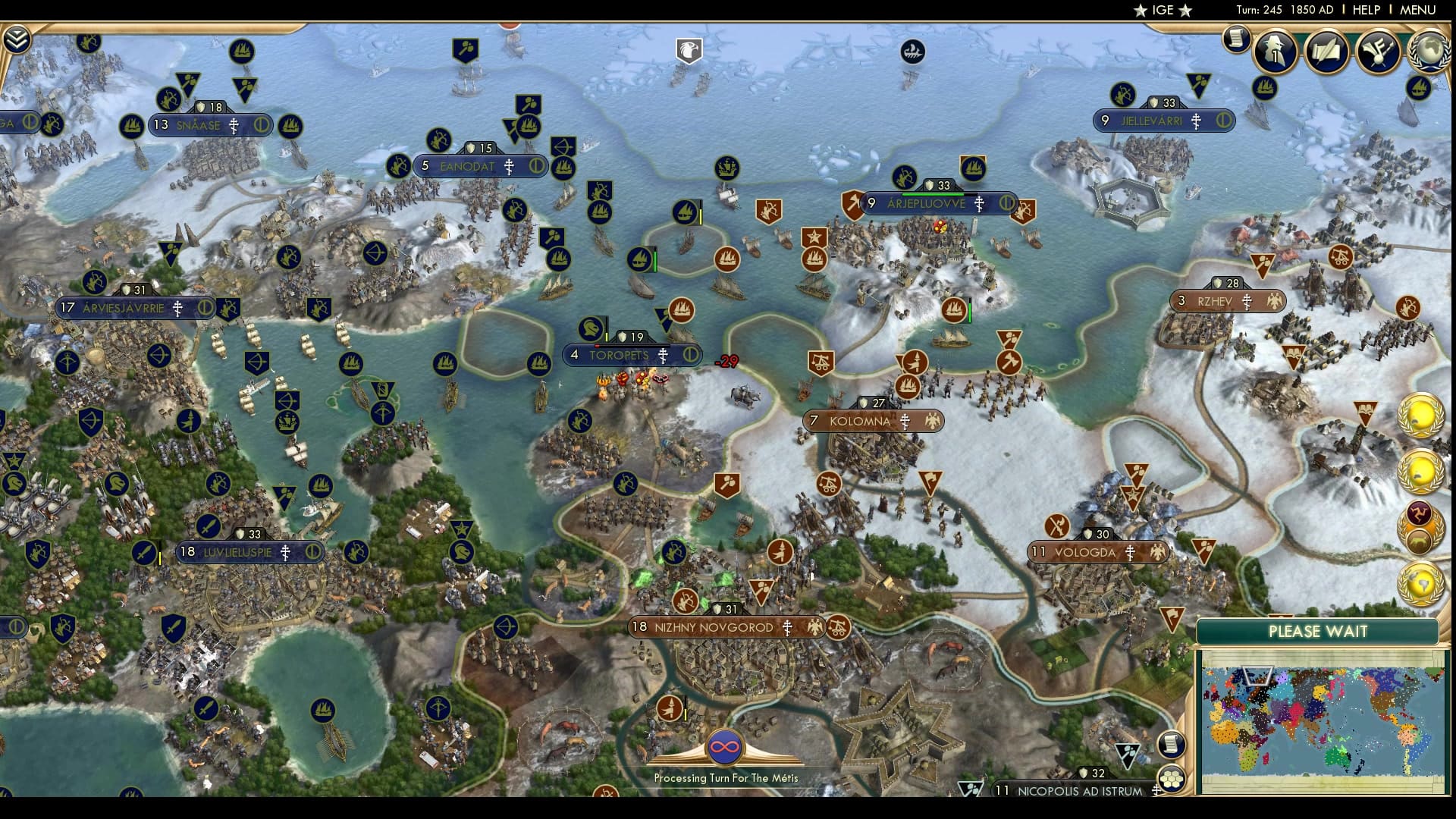Screen dimensions: 1456x819
Task: Open the small scroll info dropdown at top
Action: [1236, 38]
